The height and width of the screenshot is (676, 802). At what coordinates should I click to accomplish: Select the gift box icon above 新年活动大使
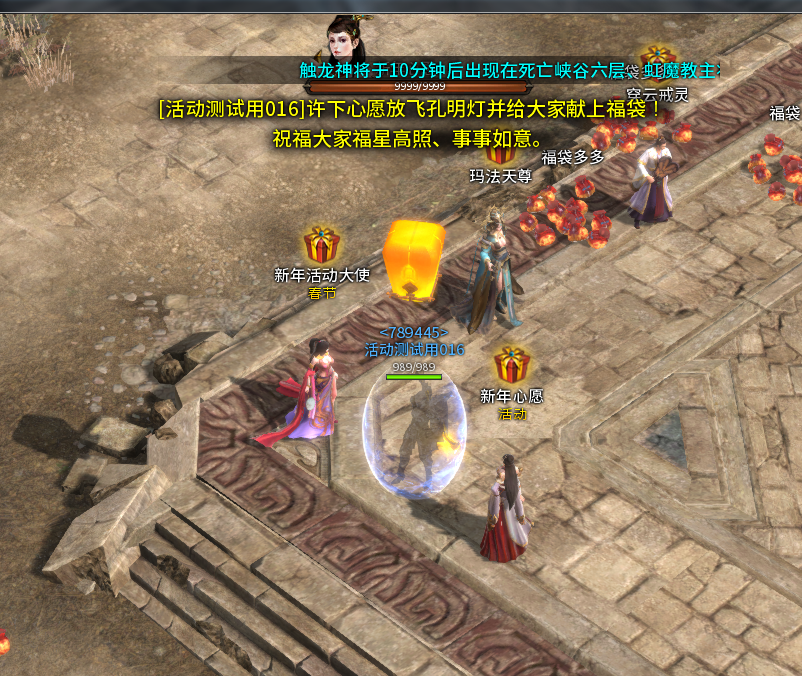click(x=322, y=244)
